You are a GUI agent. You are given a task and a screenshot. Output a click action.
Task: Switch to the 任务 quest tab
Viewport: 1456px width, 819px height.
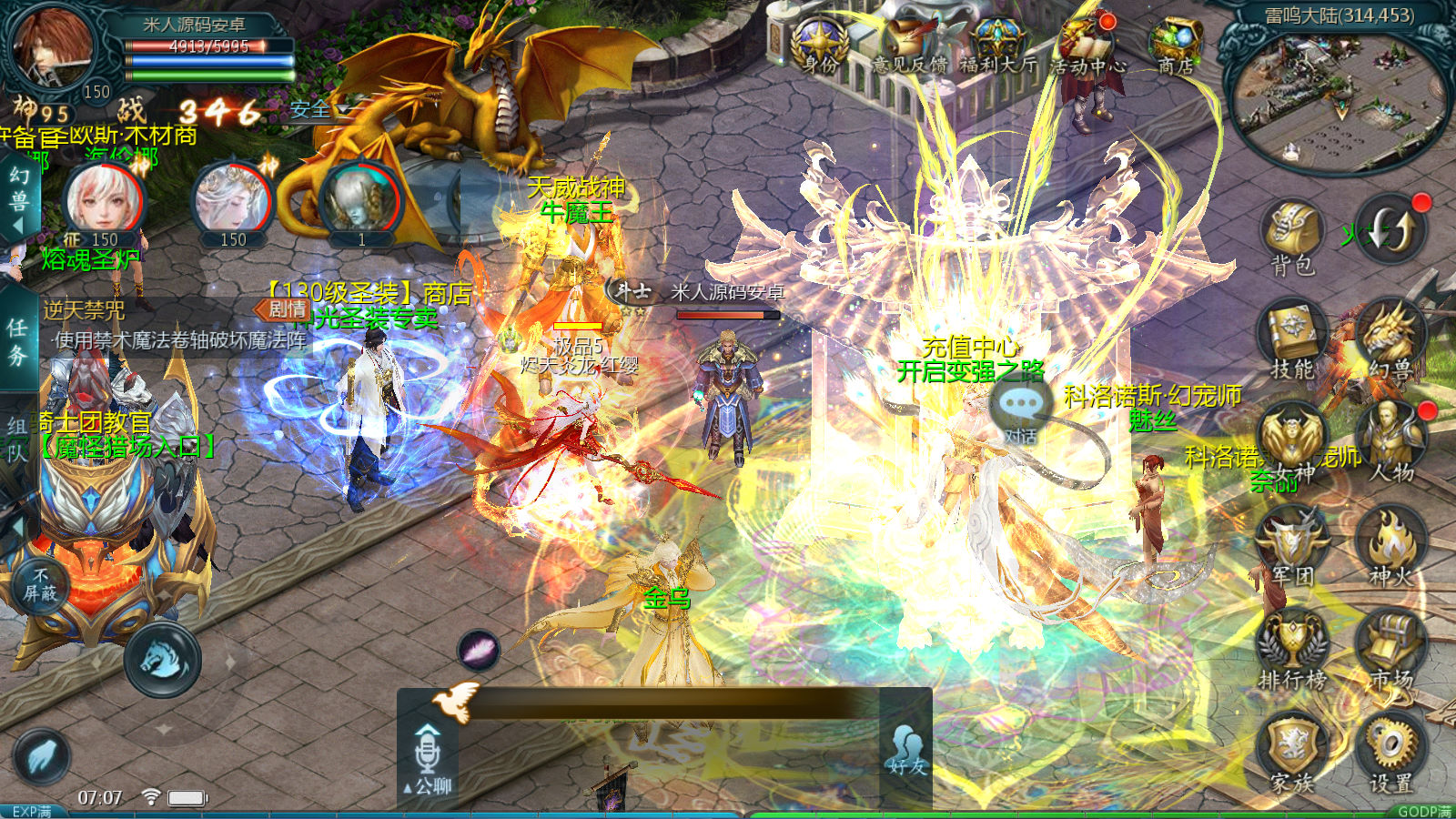(x=18, y=341)
